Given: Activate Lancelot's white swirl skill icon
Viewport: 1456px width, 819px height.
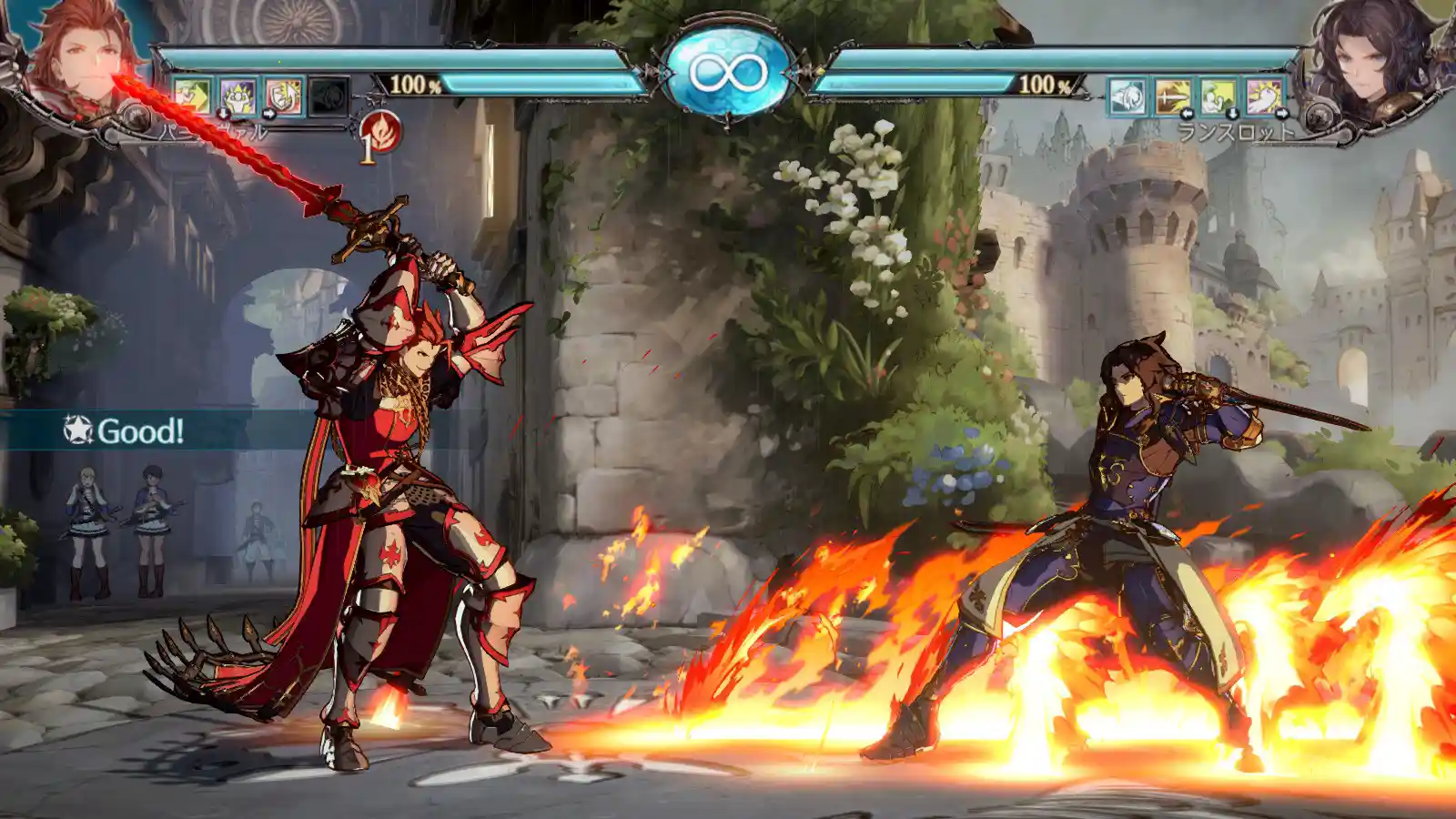Looking at the screenshot, I should click(1127, 96).
